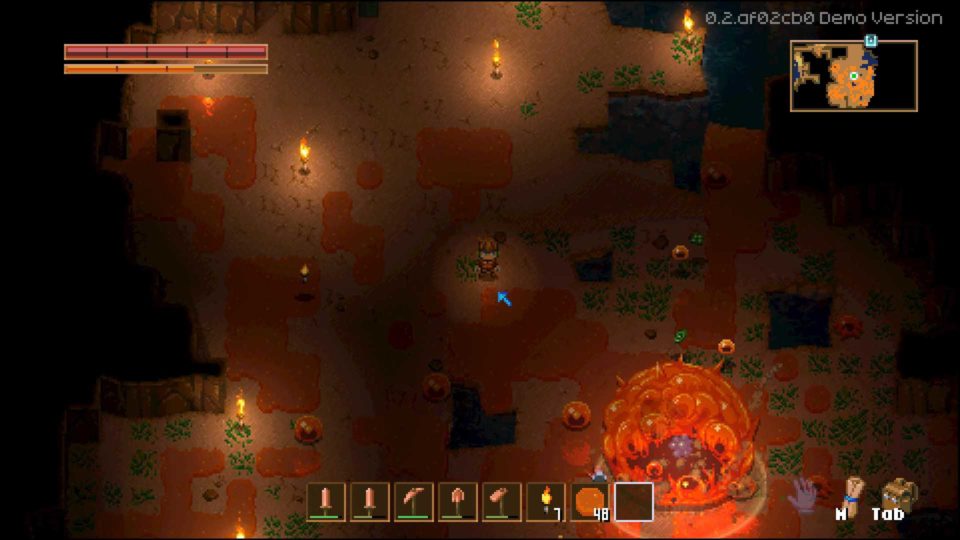Click the empty highlighted hotbar slot
The image size is (960, 540).
pyautogui.click(x=634, y=501)
